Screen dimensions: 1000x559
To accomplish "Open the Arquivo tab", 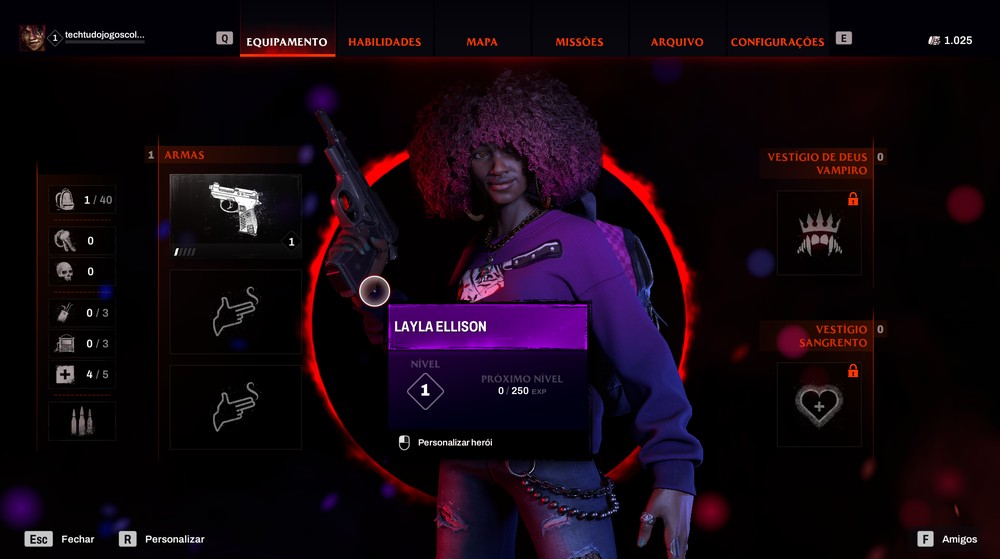I will pos(677,42).
